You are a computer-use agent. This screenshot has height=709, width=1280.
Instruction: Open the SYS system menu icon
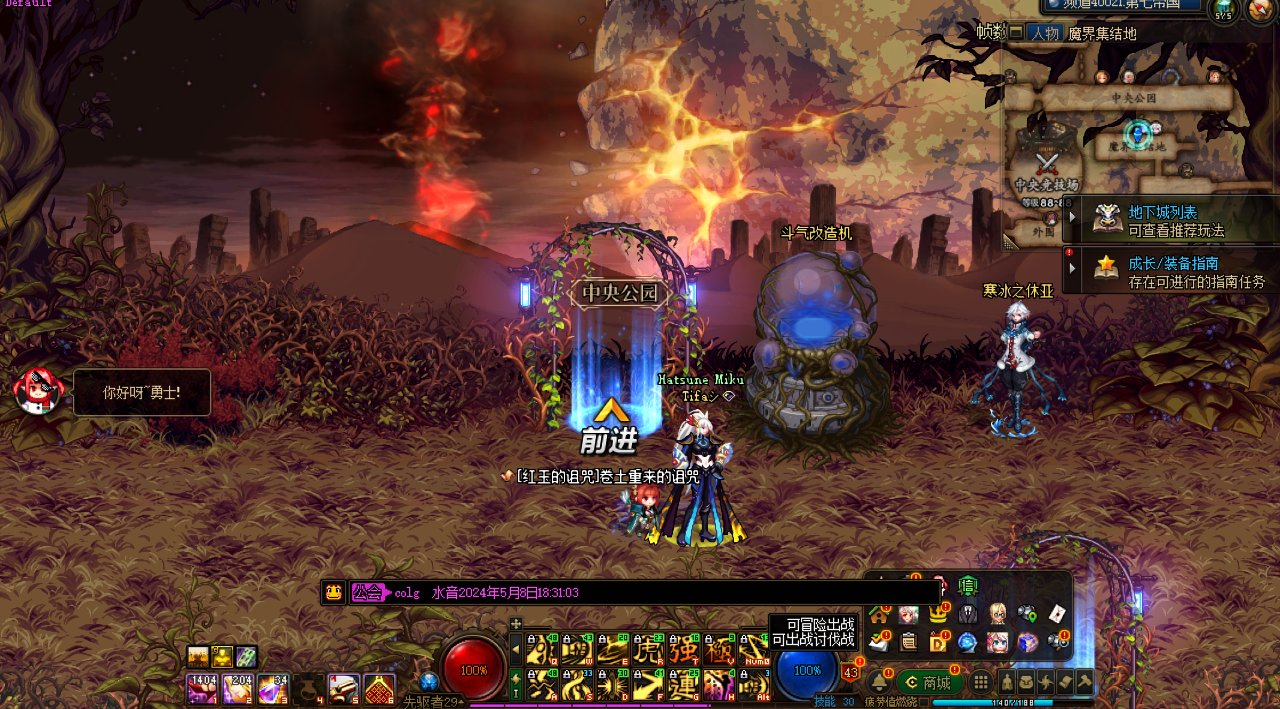coord(1223,11)
